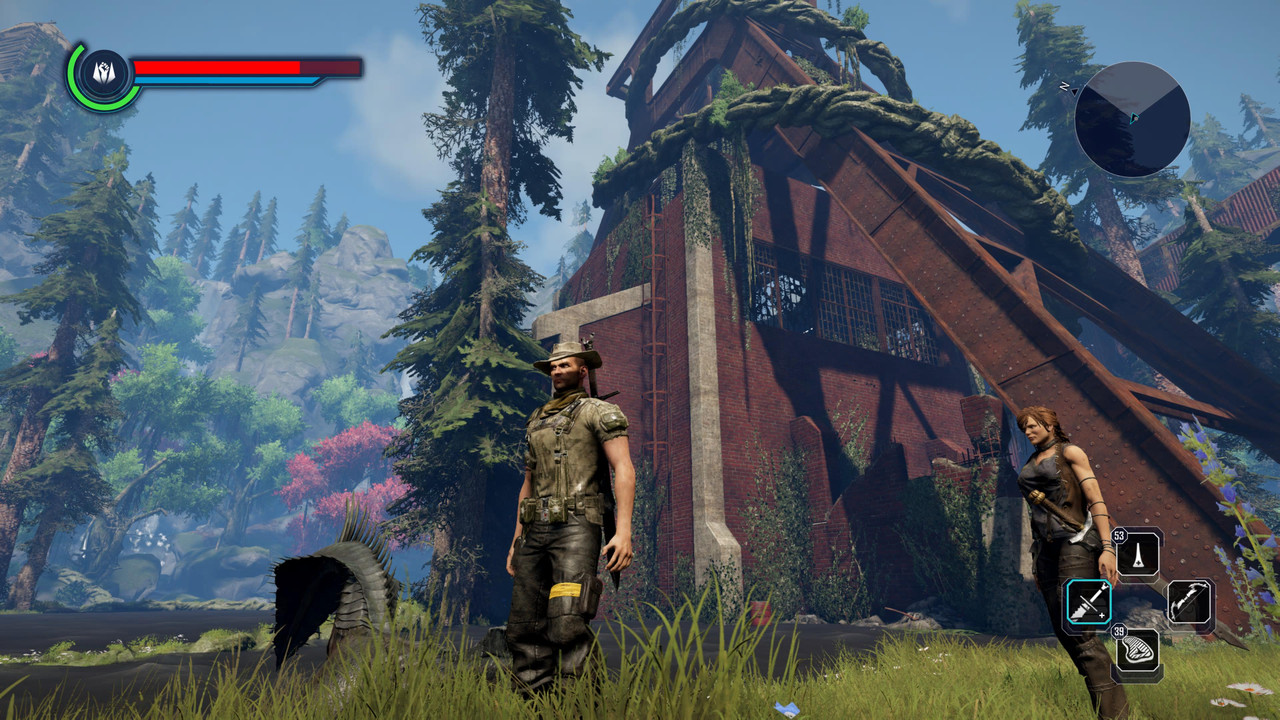
Task: Open the circular minimap
Action: pyautogui.click(x=1132, y=120)
